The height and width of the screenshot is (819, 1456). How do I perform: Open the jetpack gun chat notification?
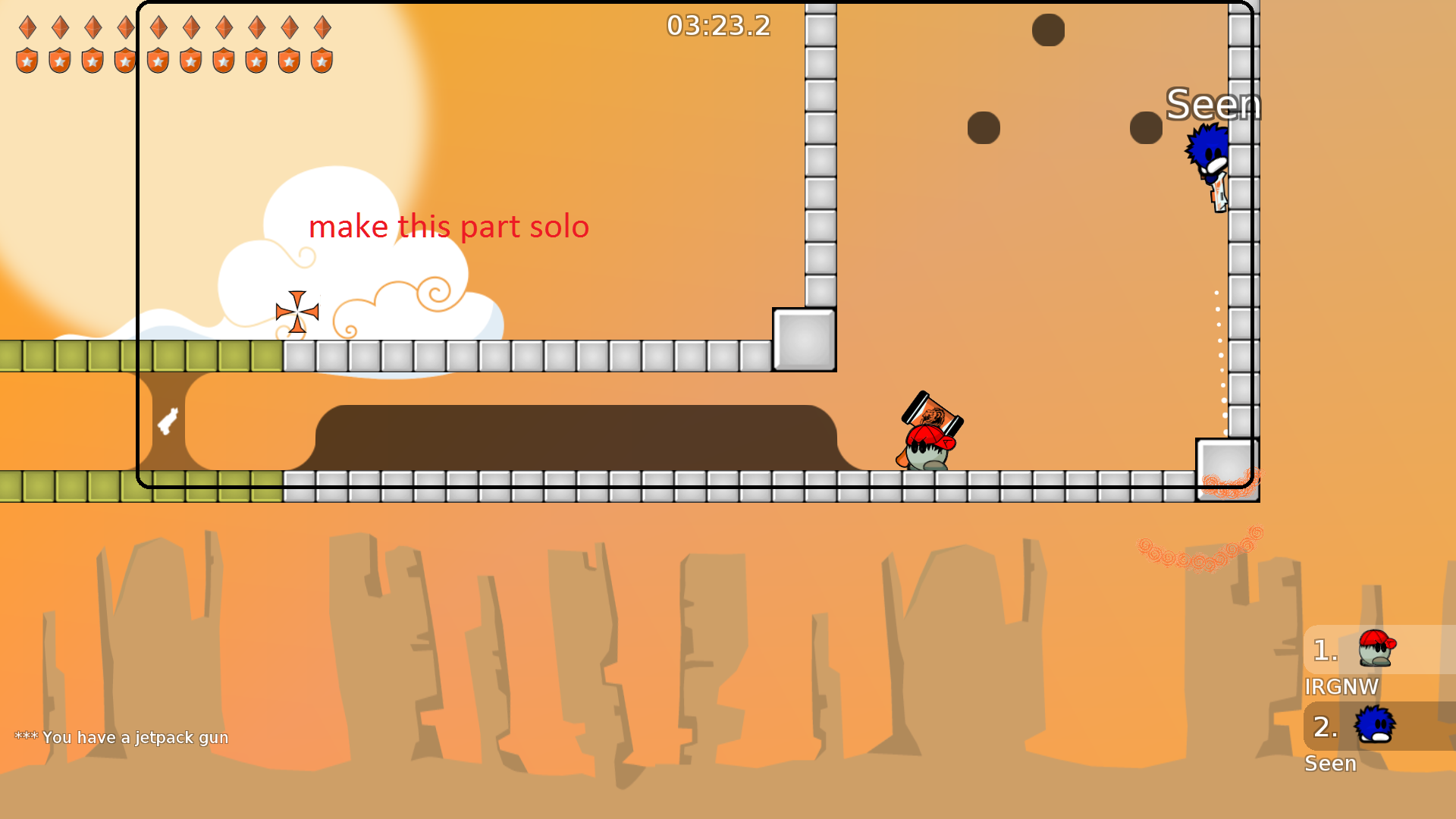click(x=121, y=736)
